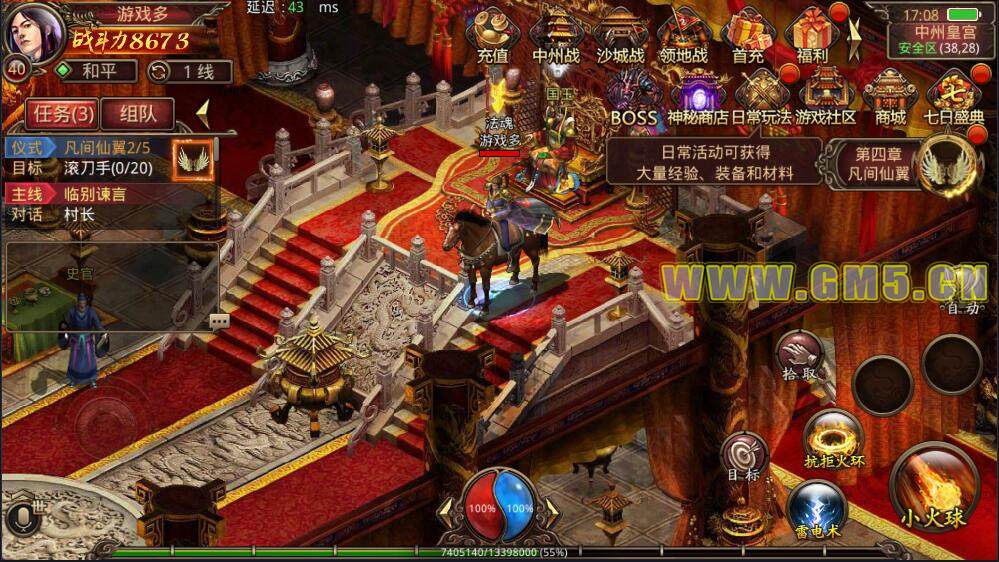
Task: Open 日常玩法 daily activities
Action: click(761, 98)
